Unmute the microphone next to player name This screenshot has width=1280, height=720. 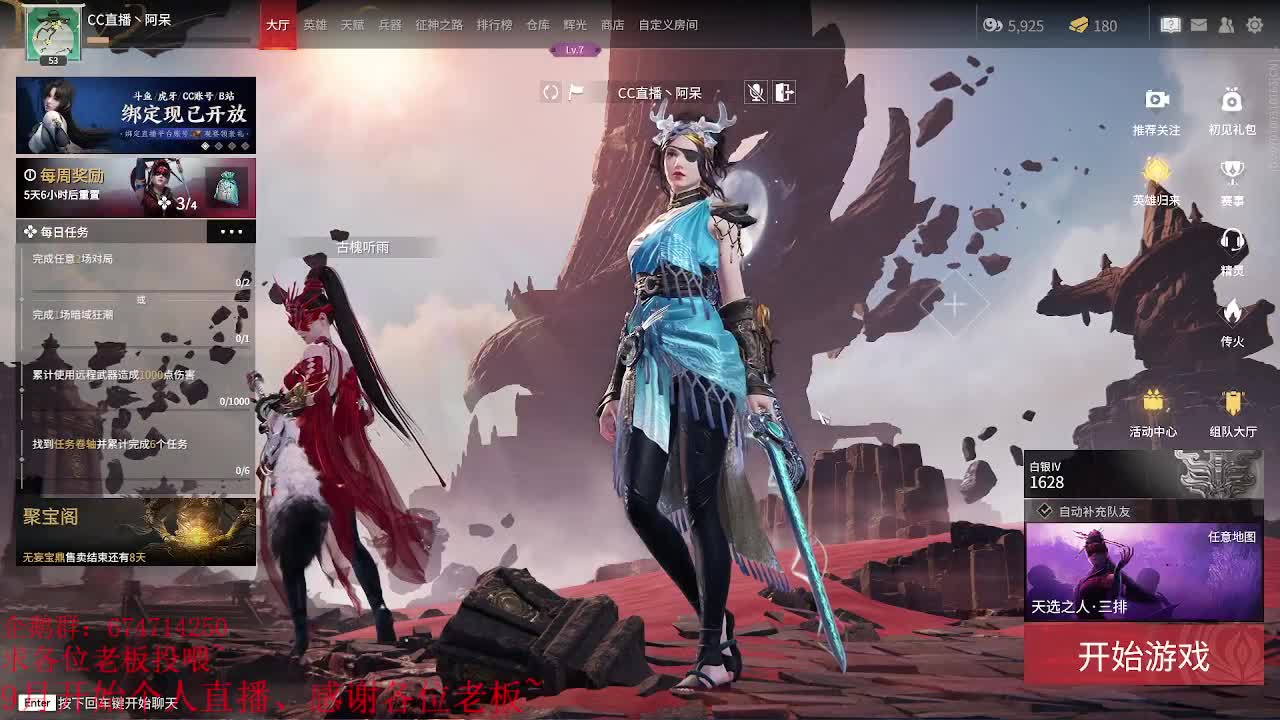coord(756,92)
